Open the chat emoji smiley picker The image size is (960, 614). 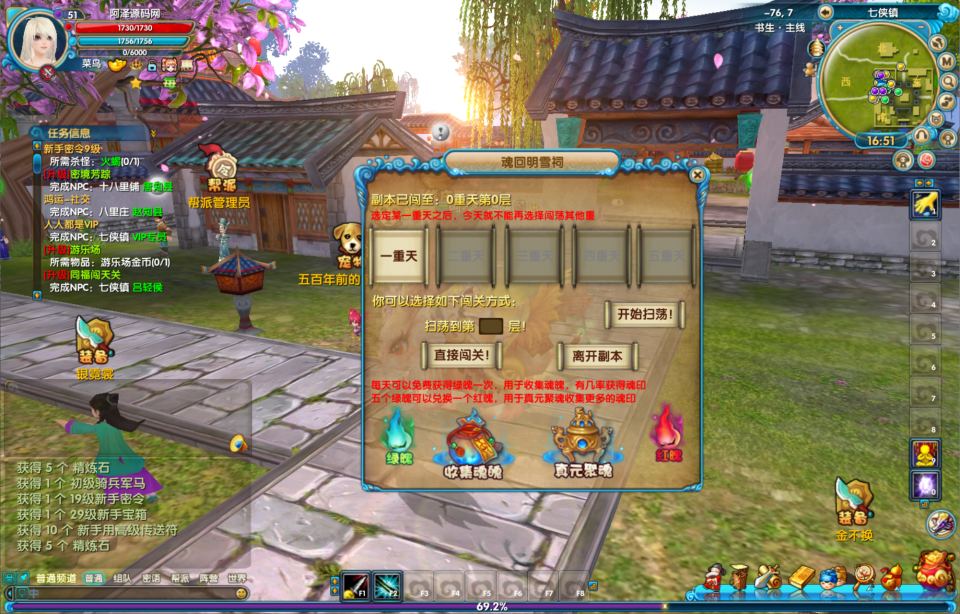(x=241, y=593)
